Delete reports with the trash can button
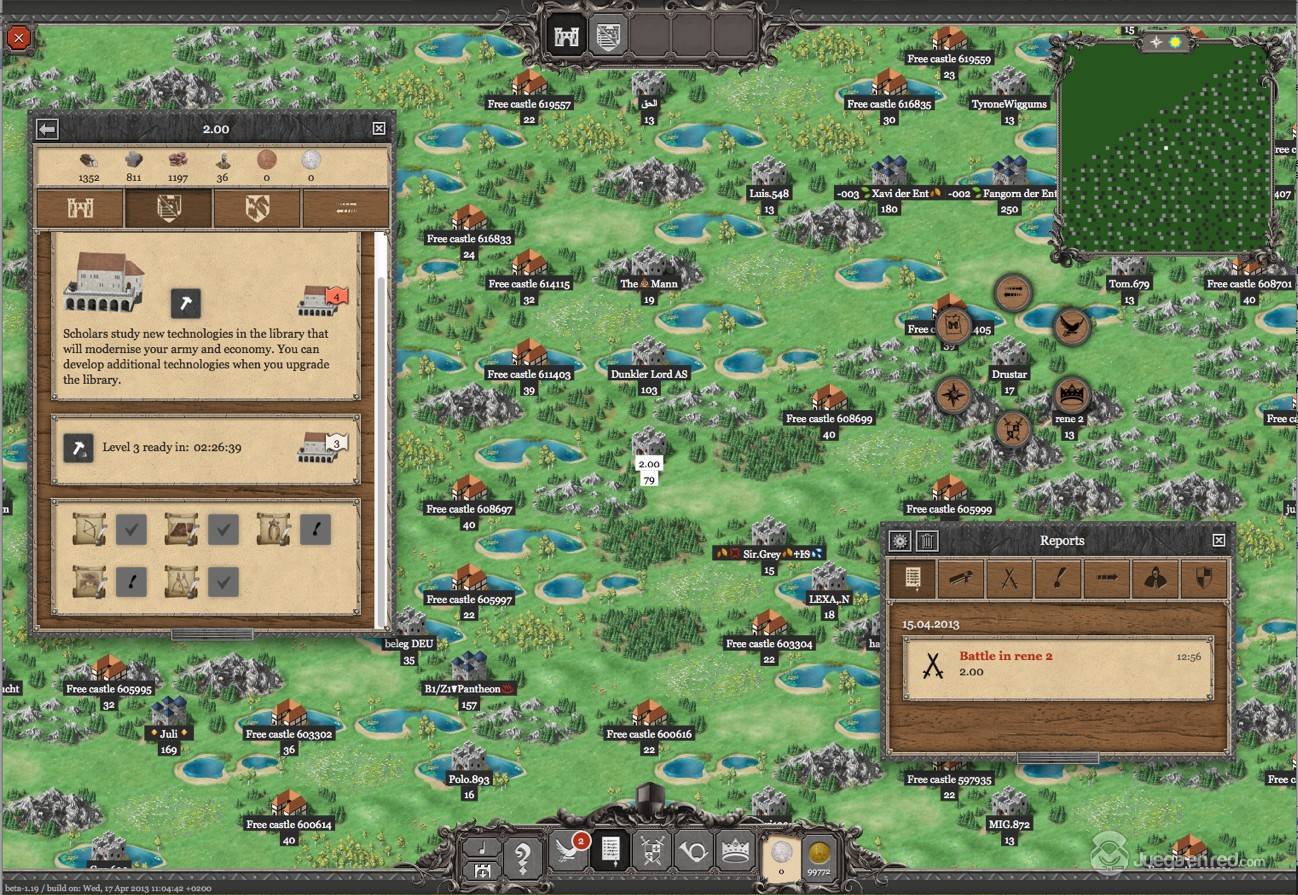This screenshot has width=1298, height=895. coord(928,541)
